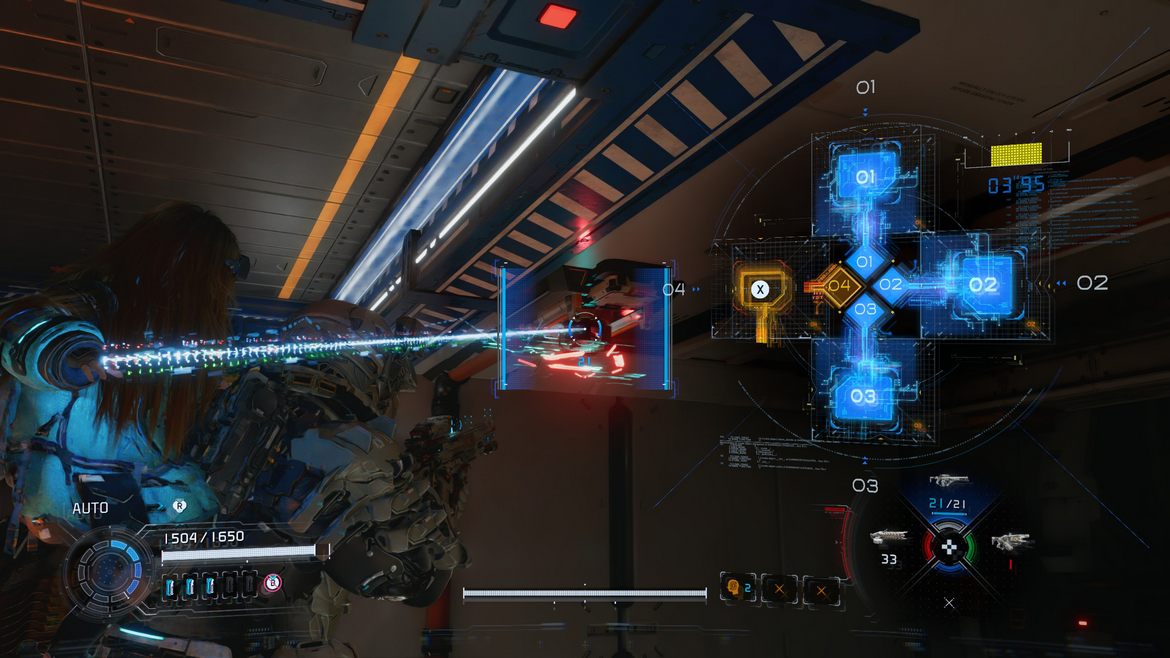Select the top weapon in ammo wheel
The image size is (1170, 658).
[948, 482]
